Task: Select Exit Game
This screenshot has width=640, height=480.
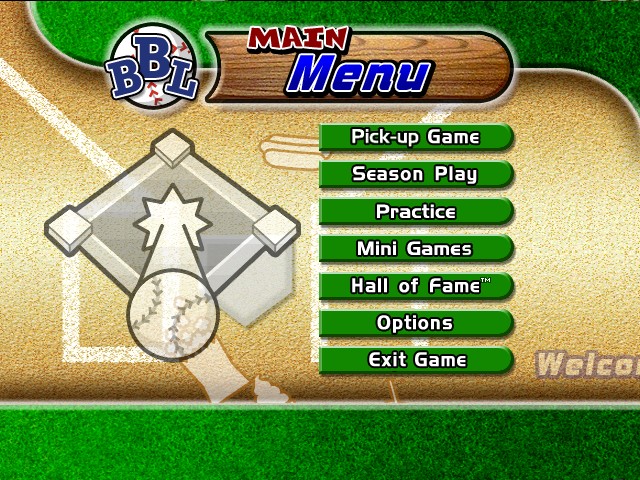Action: [416, 359]
